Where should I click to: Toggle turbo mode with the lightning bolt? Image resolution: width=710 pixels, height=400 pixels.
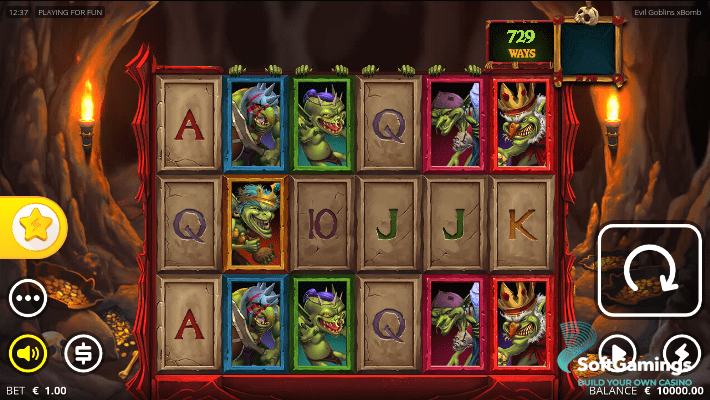point(682,352)
